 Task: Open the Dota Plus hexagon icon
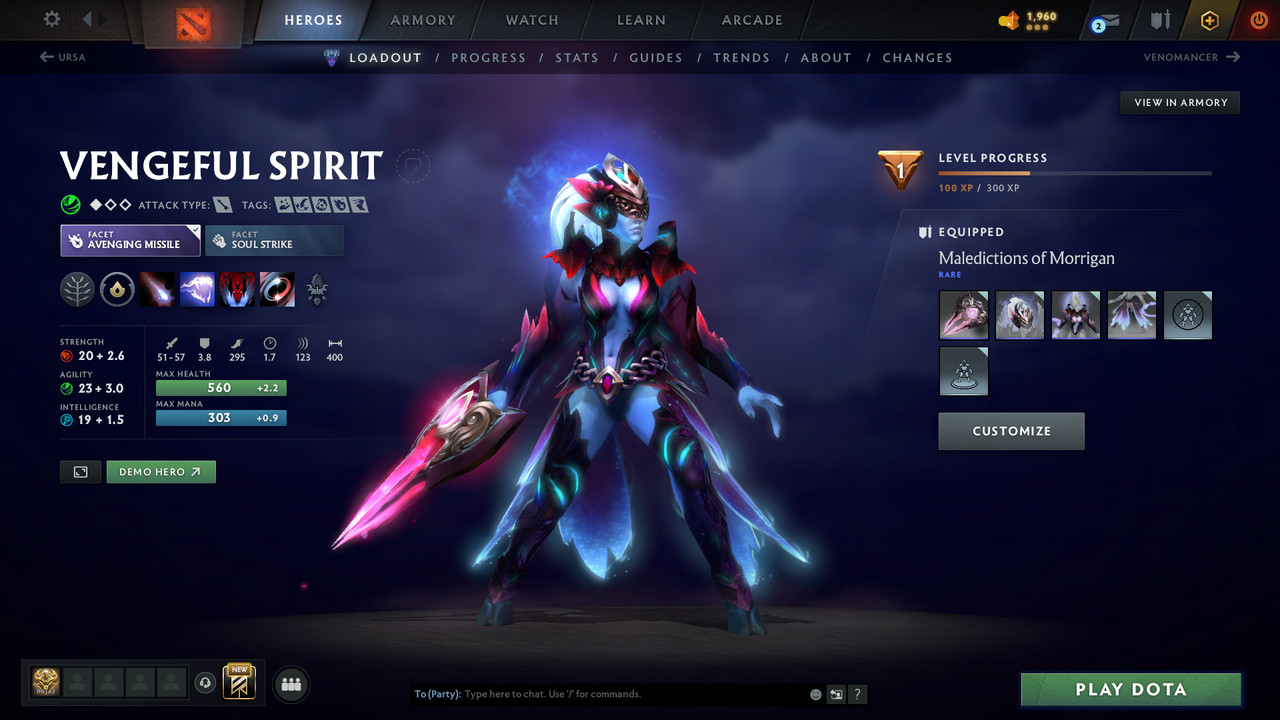[x=1209, y=19]
